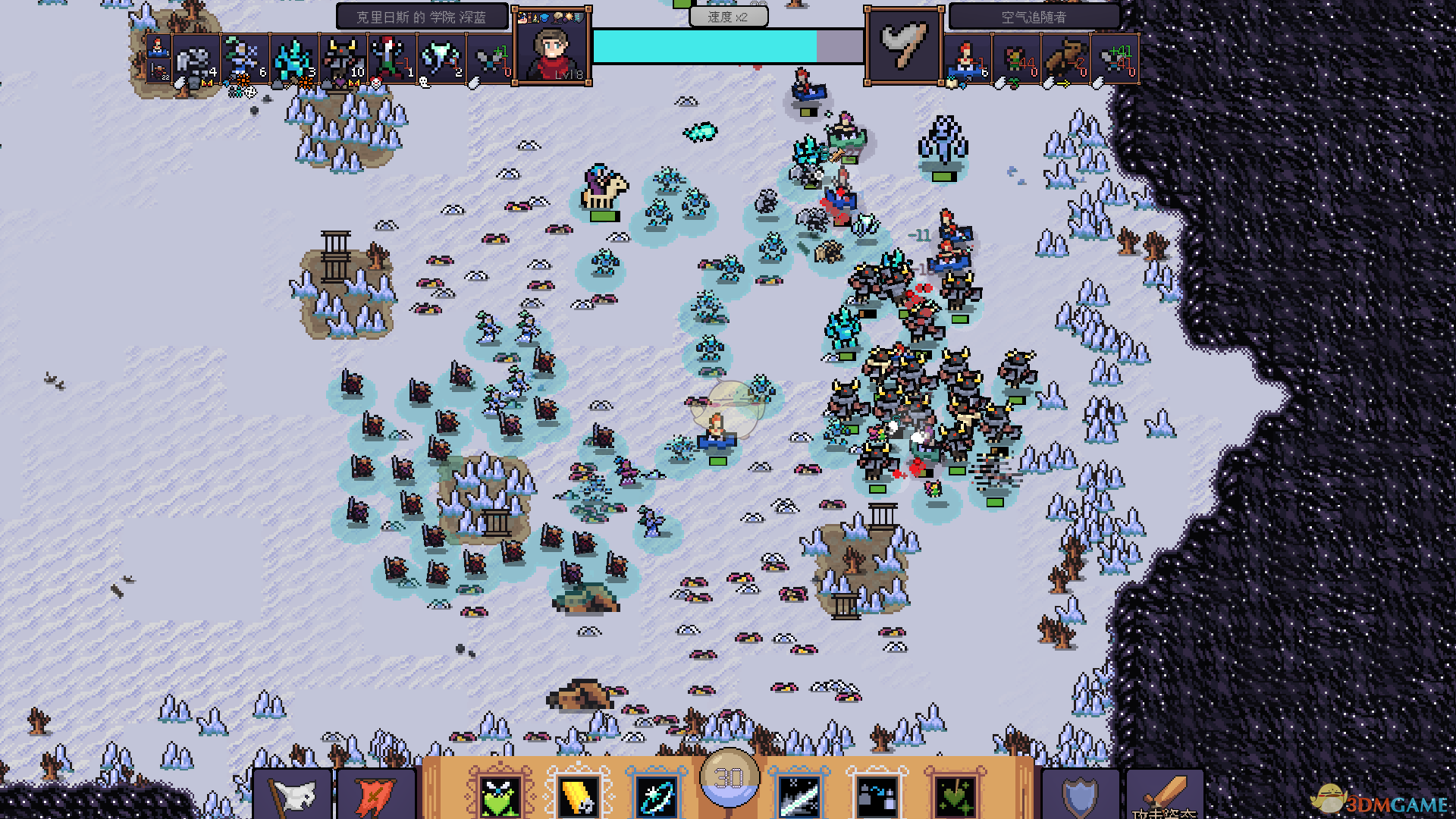Cast the ice blade slash spell
1456x819 pixels.
799,794
